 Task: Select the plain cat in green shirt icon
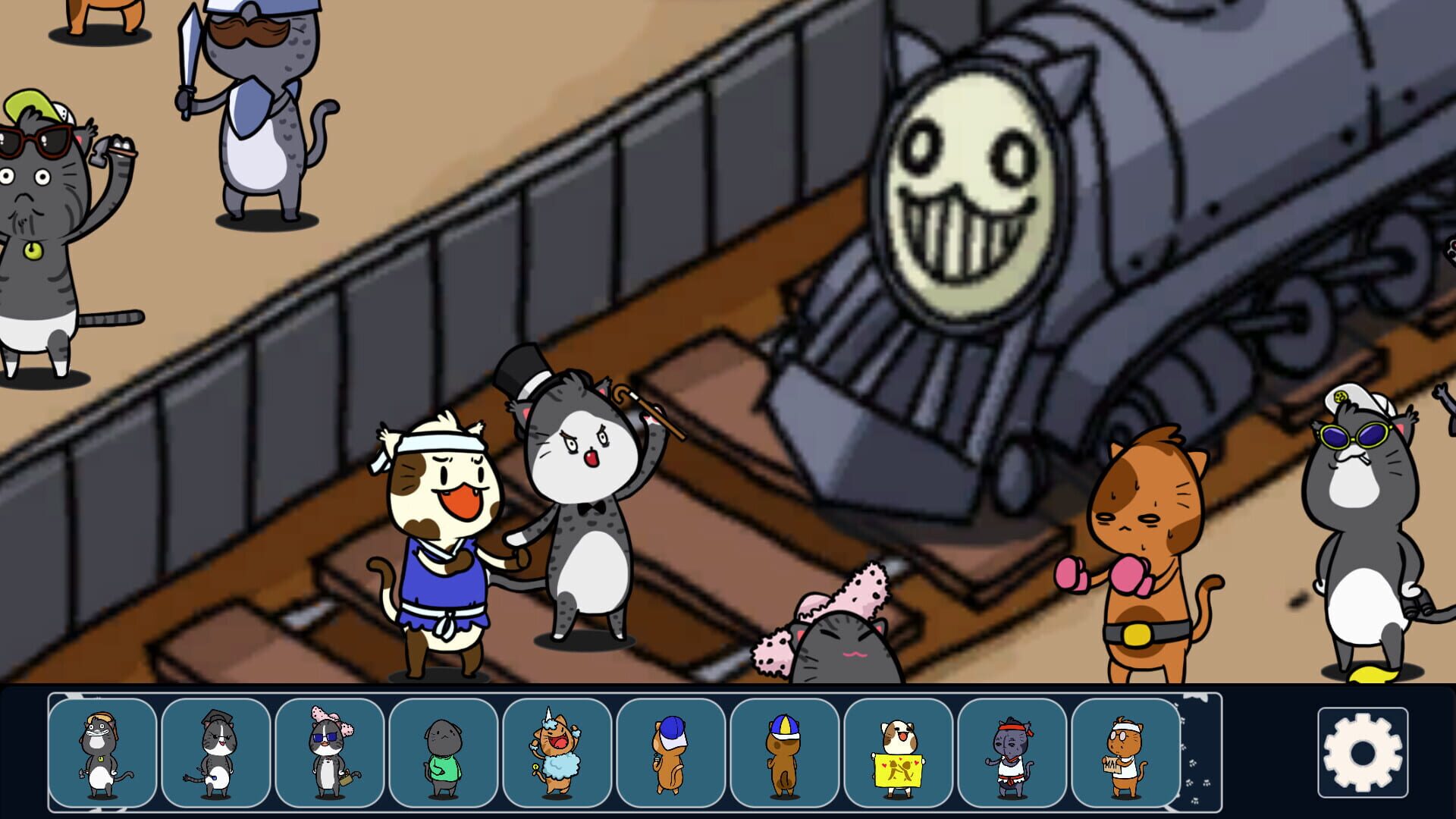point(444,751)
